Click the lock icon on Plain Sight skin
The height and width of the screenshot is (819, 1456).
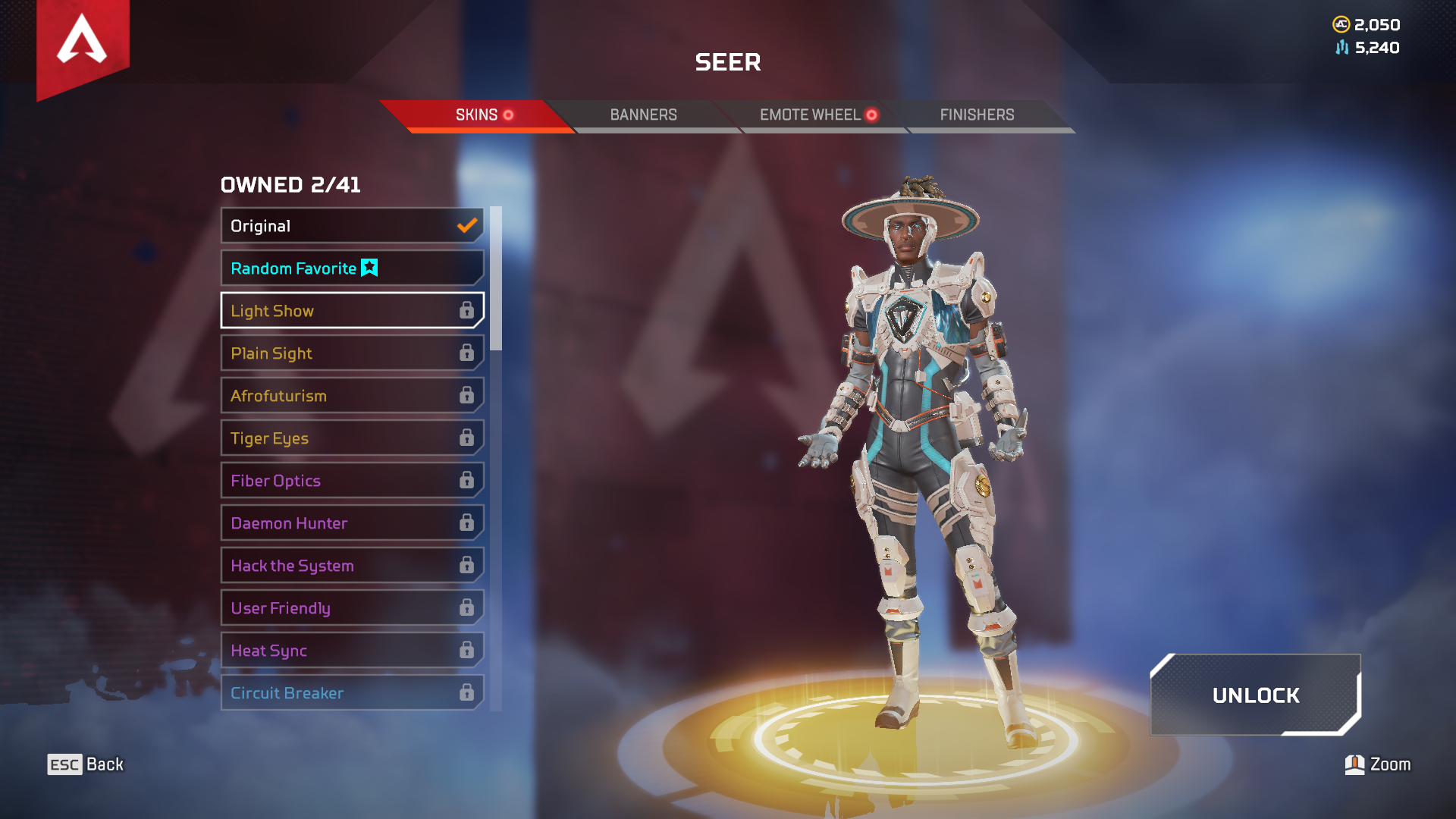tap(468, 353)
